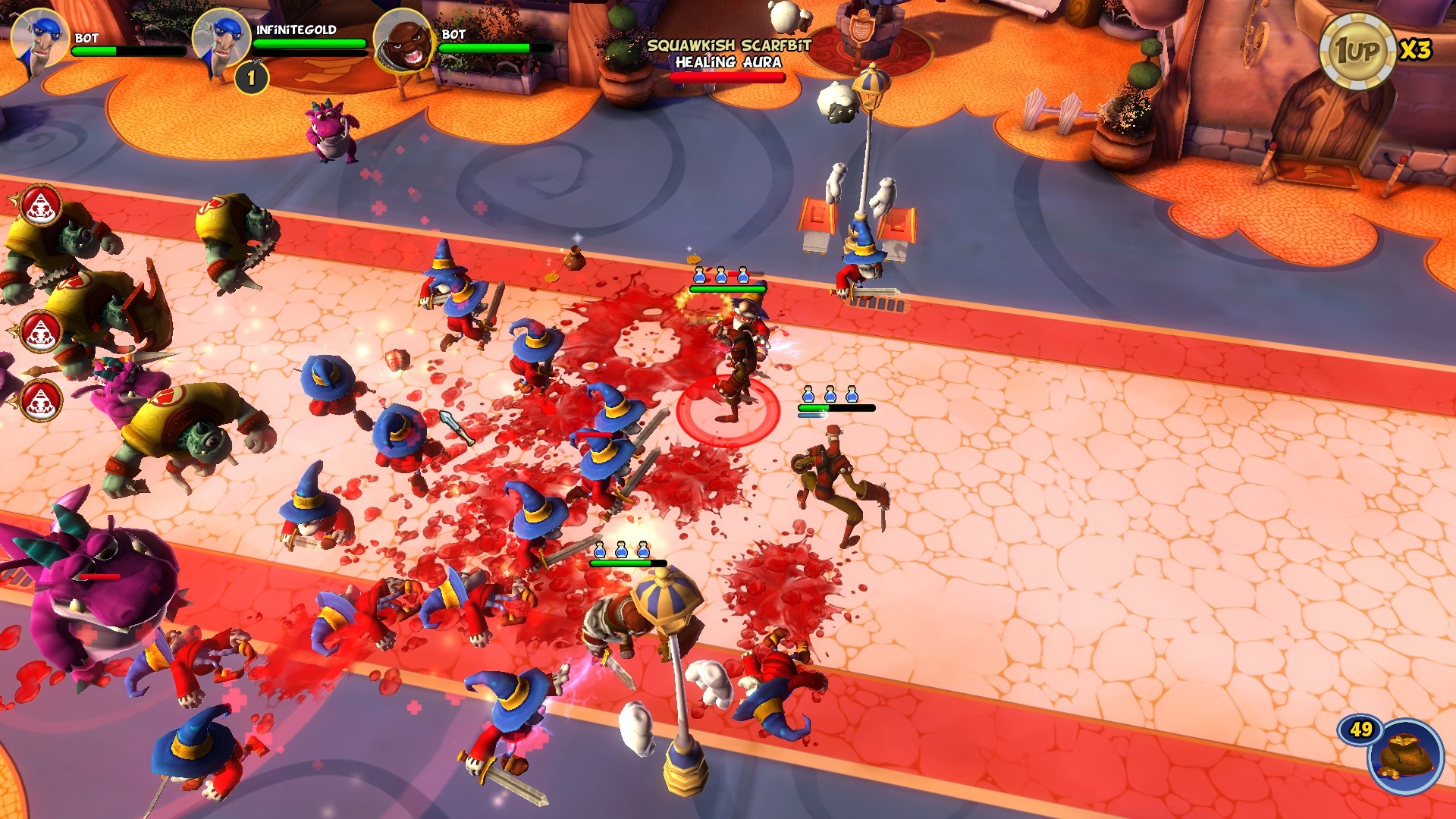Open the gold bag icon
Image resolution: width=1456 pixels, height=819 pixels.
(1407, 756)
